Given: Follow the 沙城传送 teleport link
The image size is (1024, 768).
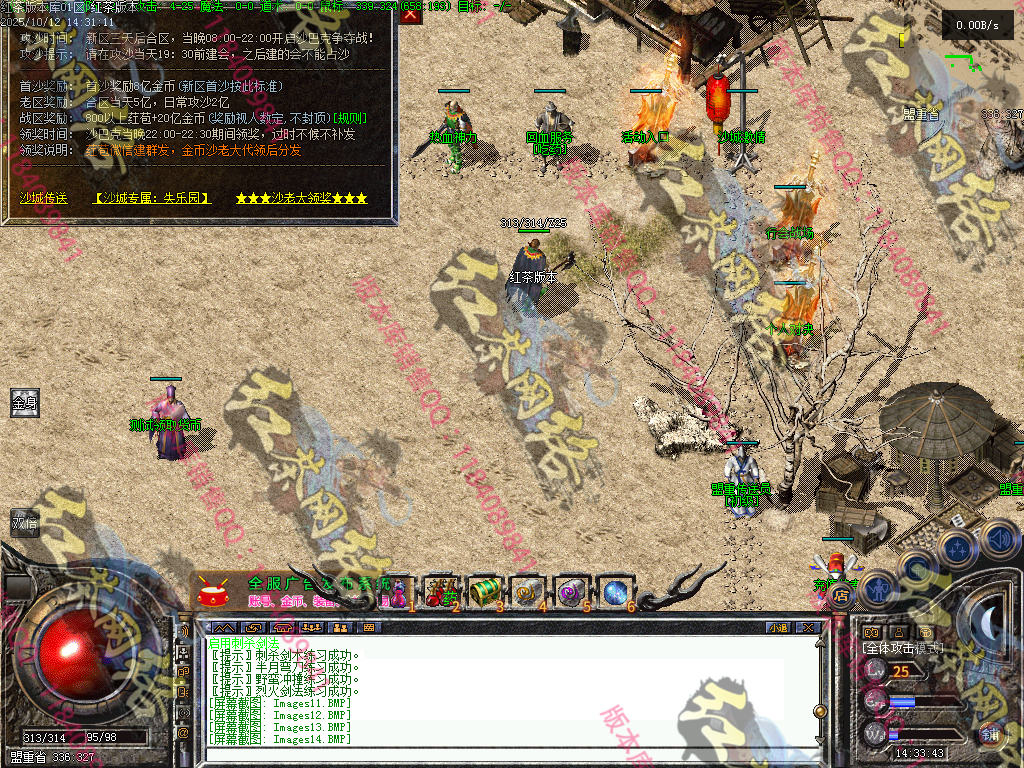Looking at the screenshot, I should [x=44, y=198].
